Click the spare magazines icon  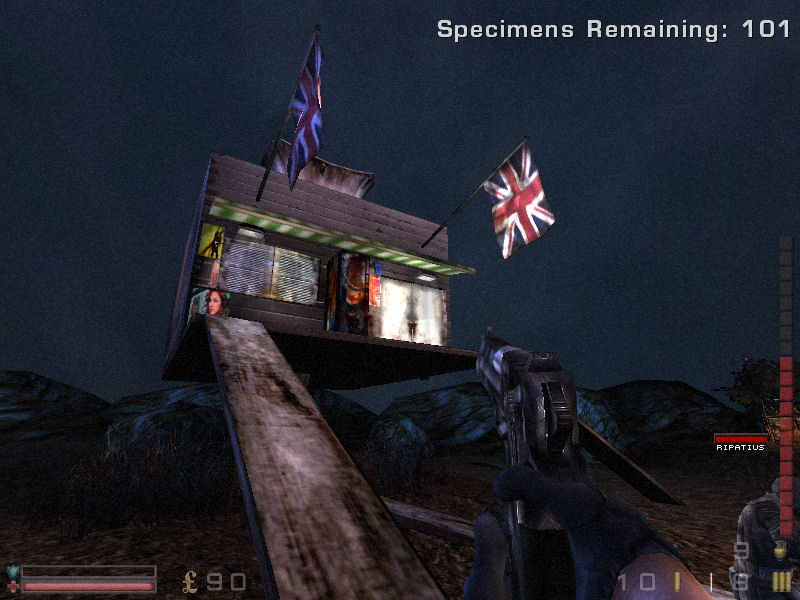click(x=781, y=581)
